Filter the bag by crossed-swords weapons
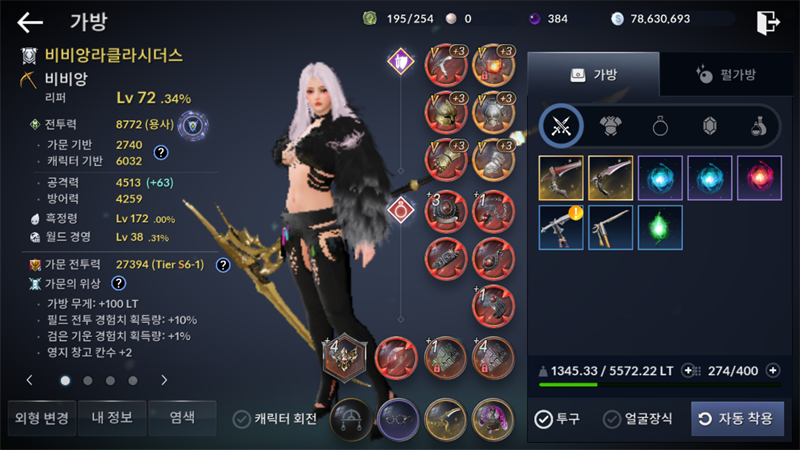The image size is (800, 450). [561, 125]
